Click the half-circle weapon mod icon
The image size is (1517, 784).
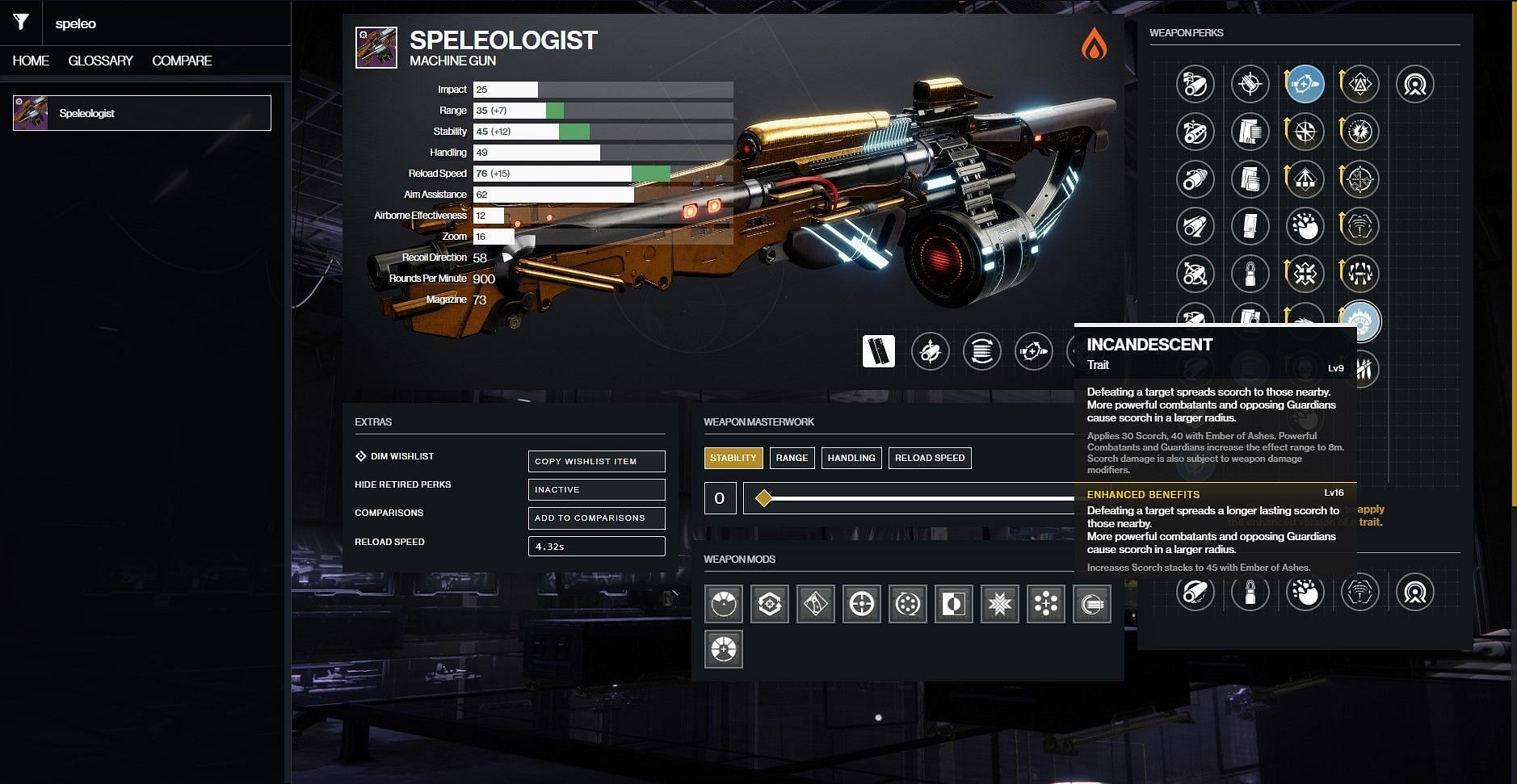tap(953, 604)
